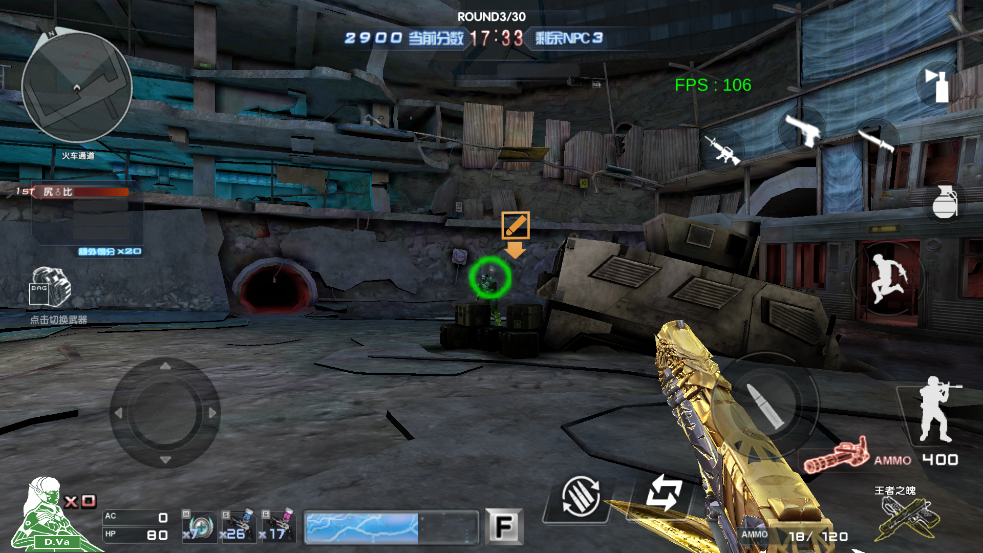Tap the F skill button
983x553 pixels.
coord(504,526)
